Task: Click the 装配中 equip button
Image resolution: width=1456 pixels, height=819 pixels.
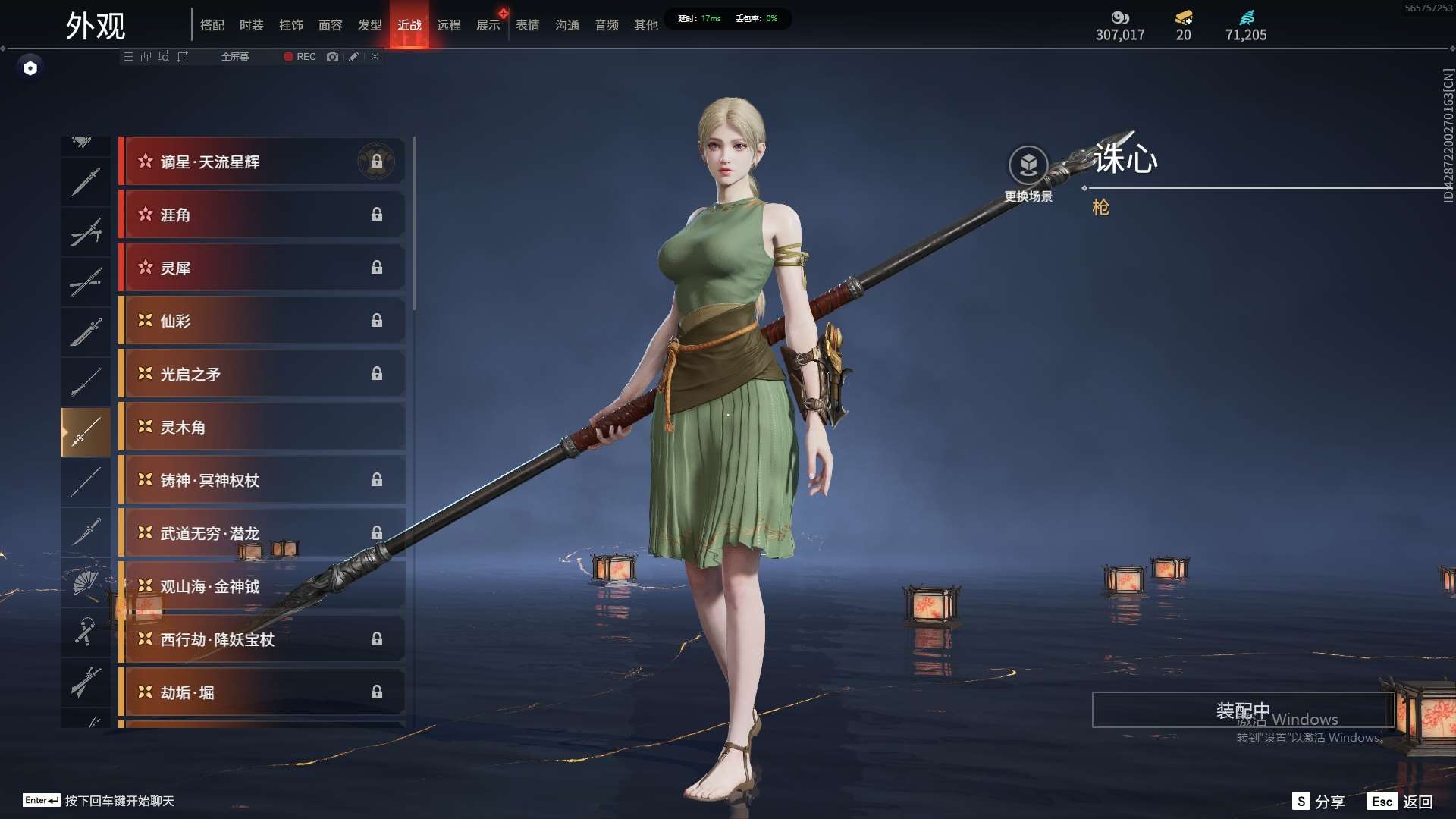Action: point(1243,710)
